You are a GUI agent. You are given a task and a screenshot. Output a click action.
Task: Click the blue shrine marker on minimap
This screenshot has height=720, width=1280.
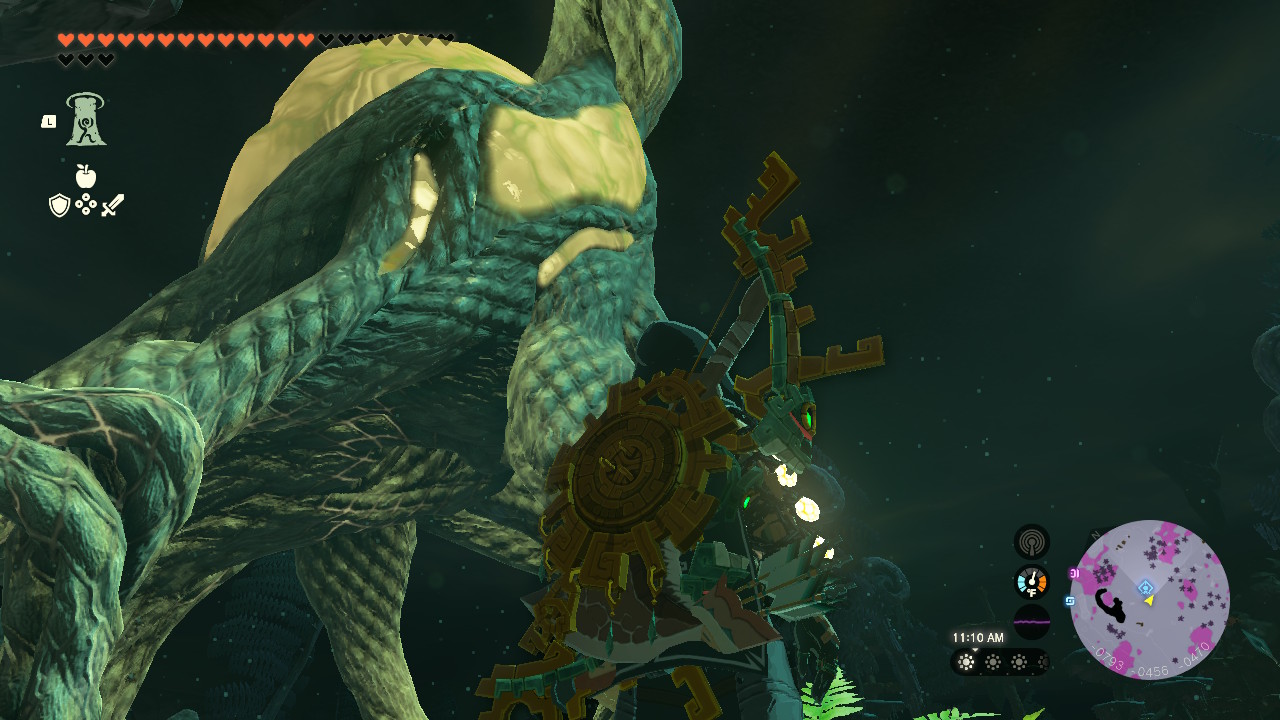tap(1145, 587)
